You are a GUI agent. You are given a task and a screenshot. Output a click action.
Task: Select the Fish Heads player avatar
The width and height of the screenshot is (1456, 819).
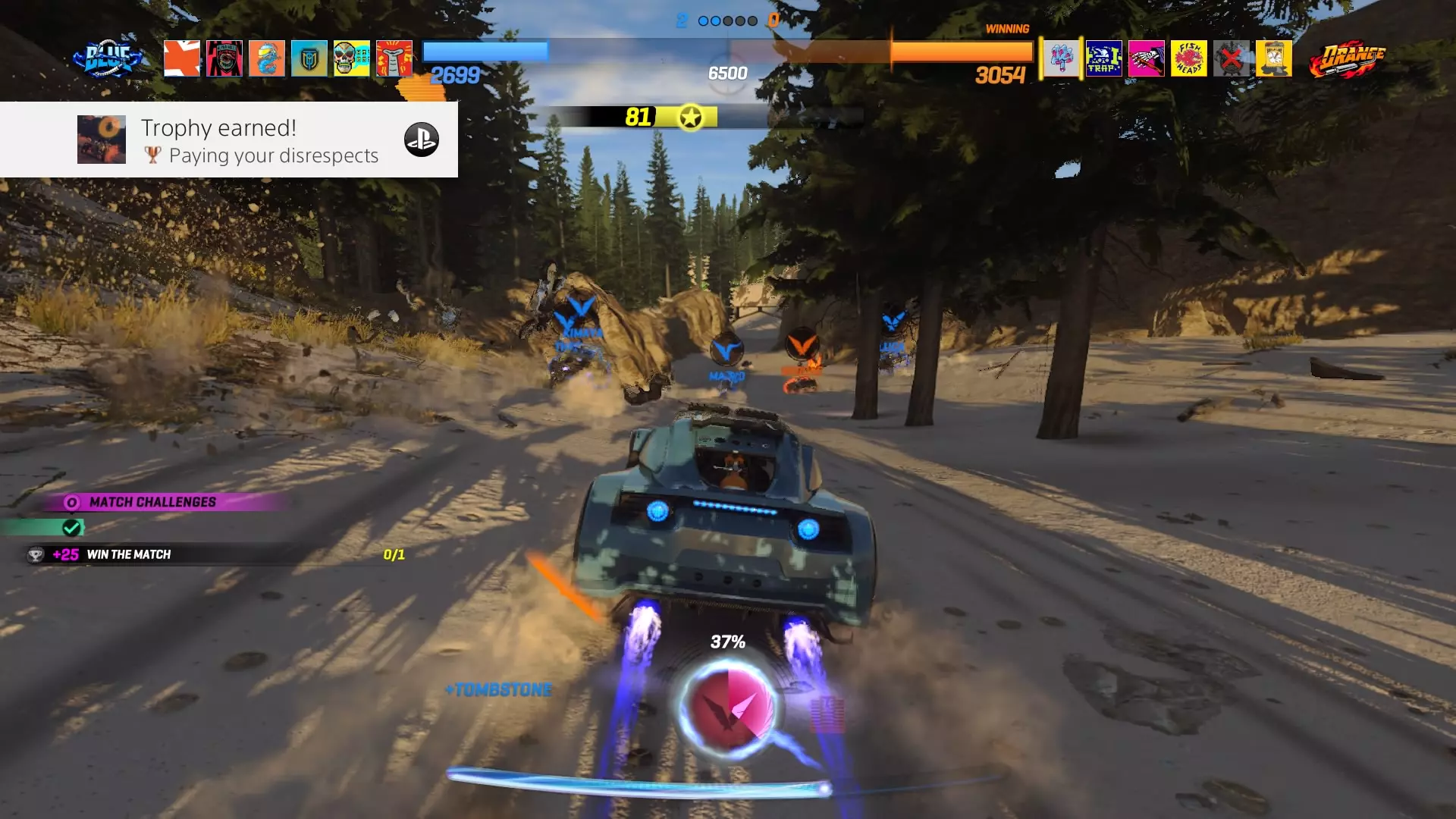pyautogui.click(x=1188, y=58)
